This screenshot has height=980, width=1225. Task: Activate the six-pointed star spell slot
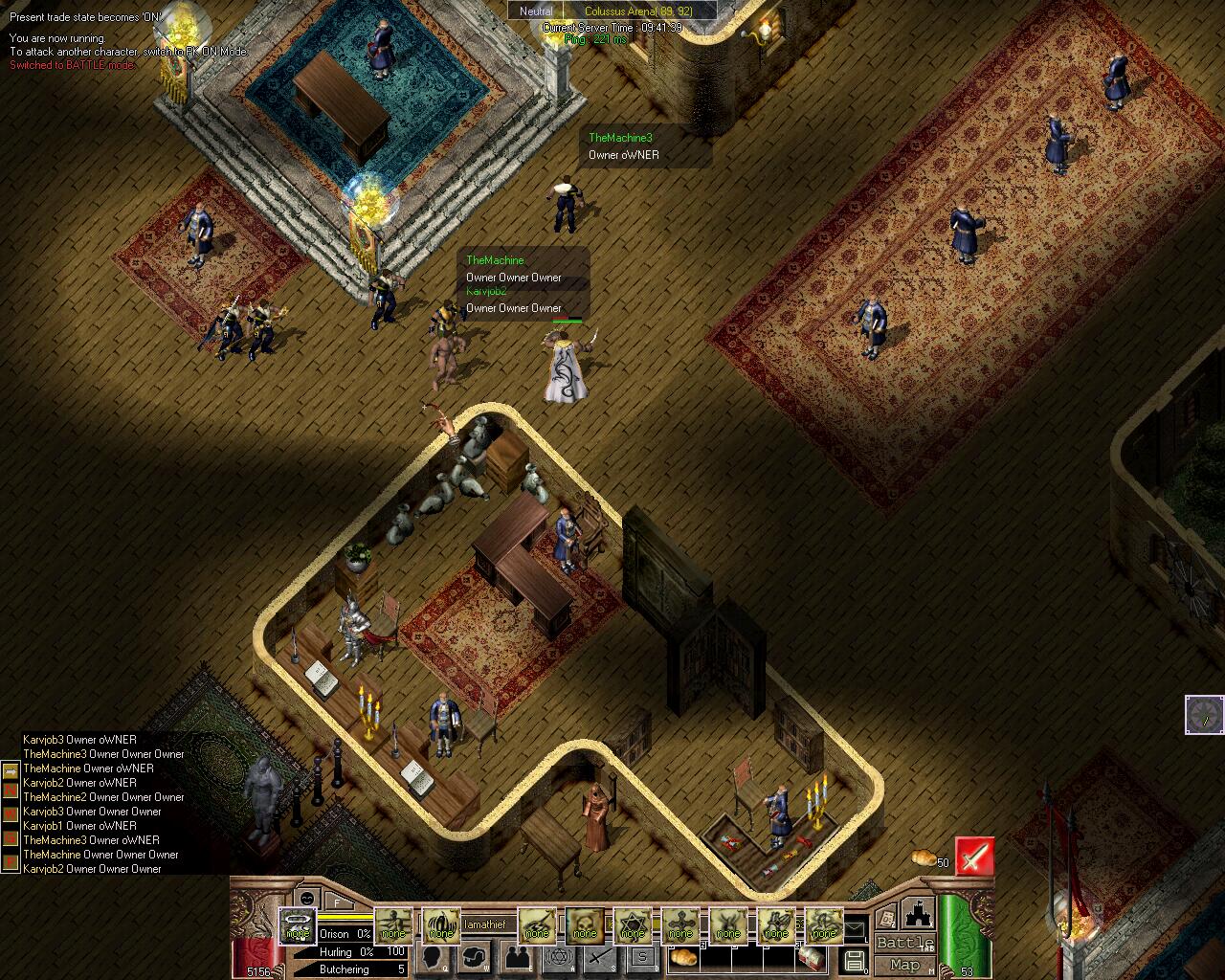point(632,924)
